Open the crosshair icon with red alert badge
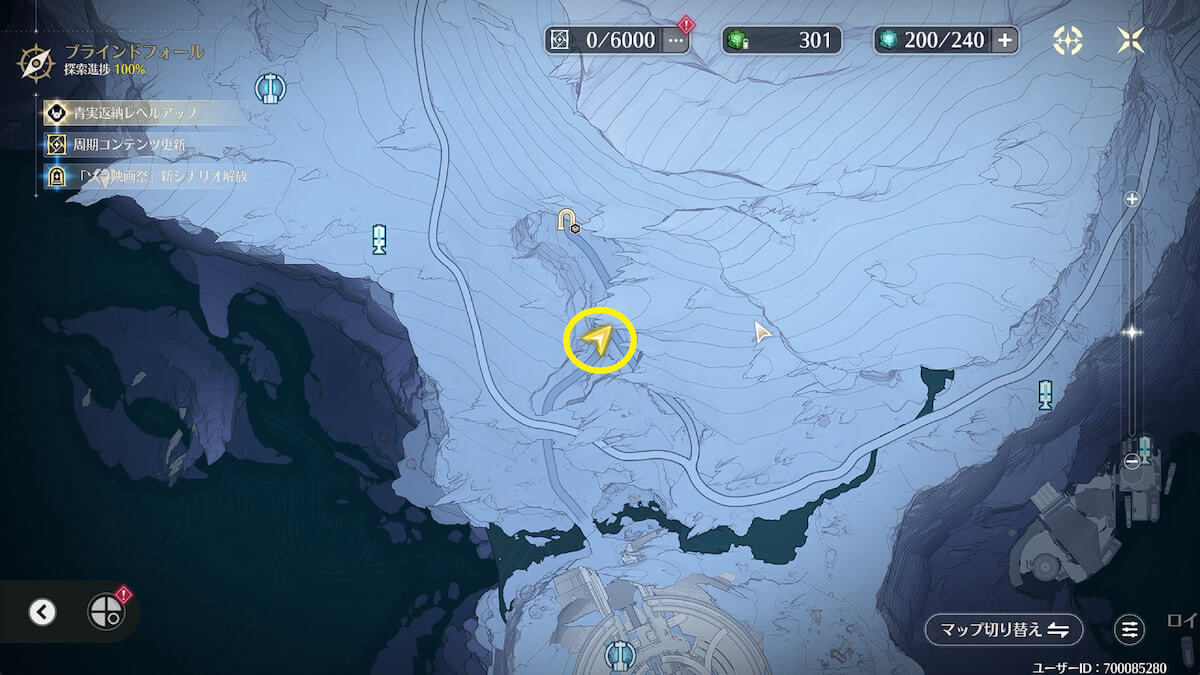Screen dimensions: 1200x675 tap(105, 612)
